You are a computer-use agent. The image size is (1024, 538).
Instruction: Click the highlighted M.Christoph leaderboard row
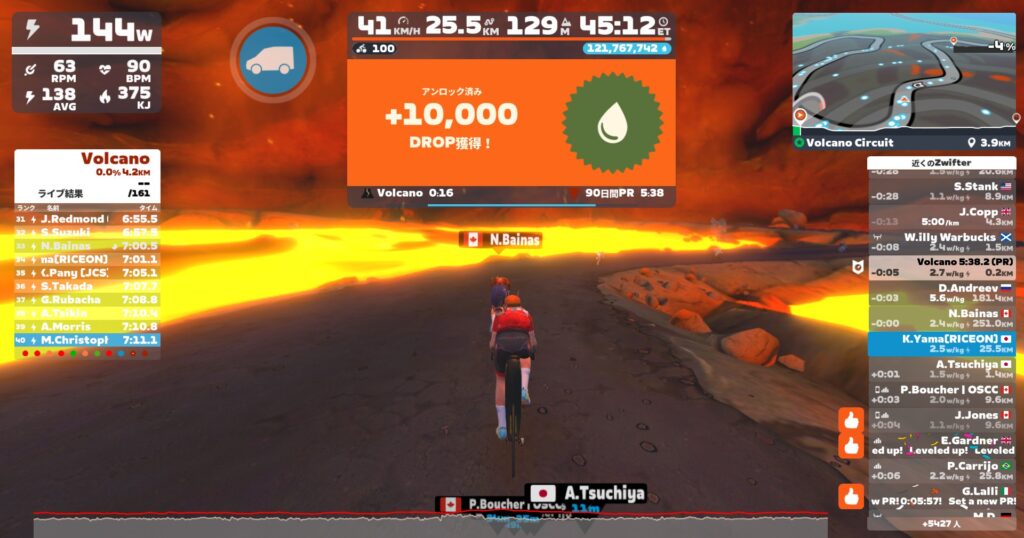tap(87, 340)
